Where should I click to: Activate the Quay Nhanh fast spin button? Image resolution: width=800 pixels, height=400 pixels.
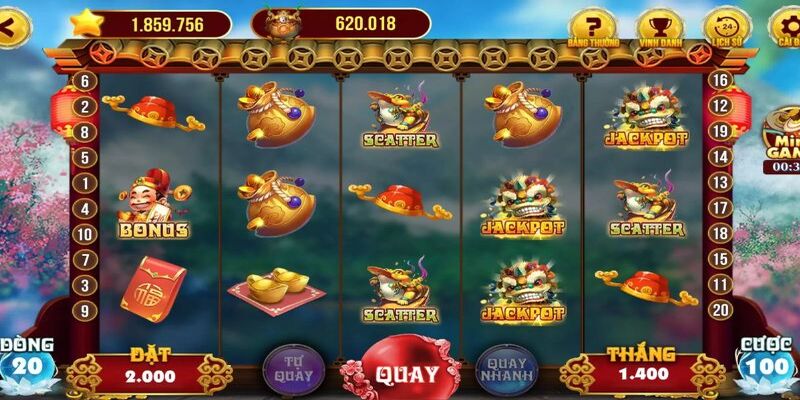pyautogui.click(x=504, y=366)
